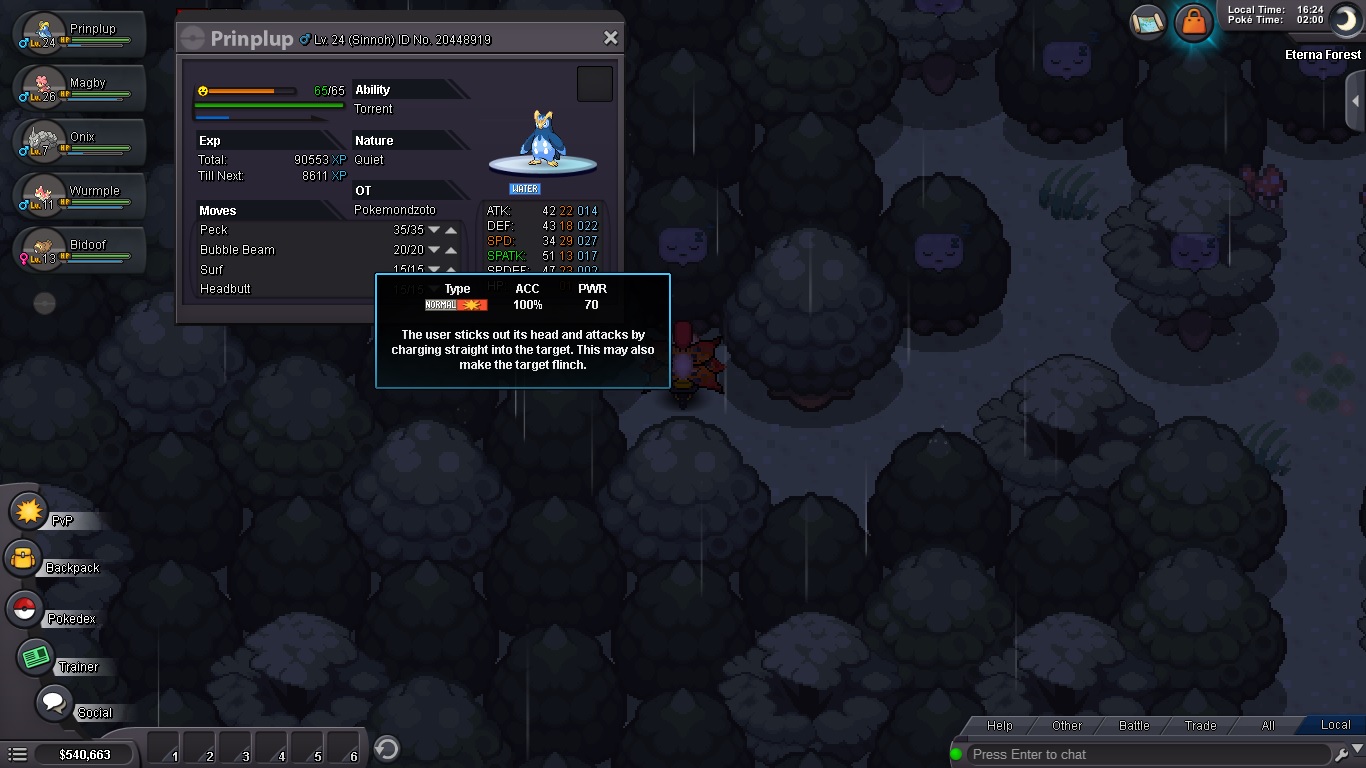Click the circular refresh arrow by the hotbar
The width and height of the screenshot is (1366, 768).
click(387, 748)
